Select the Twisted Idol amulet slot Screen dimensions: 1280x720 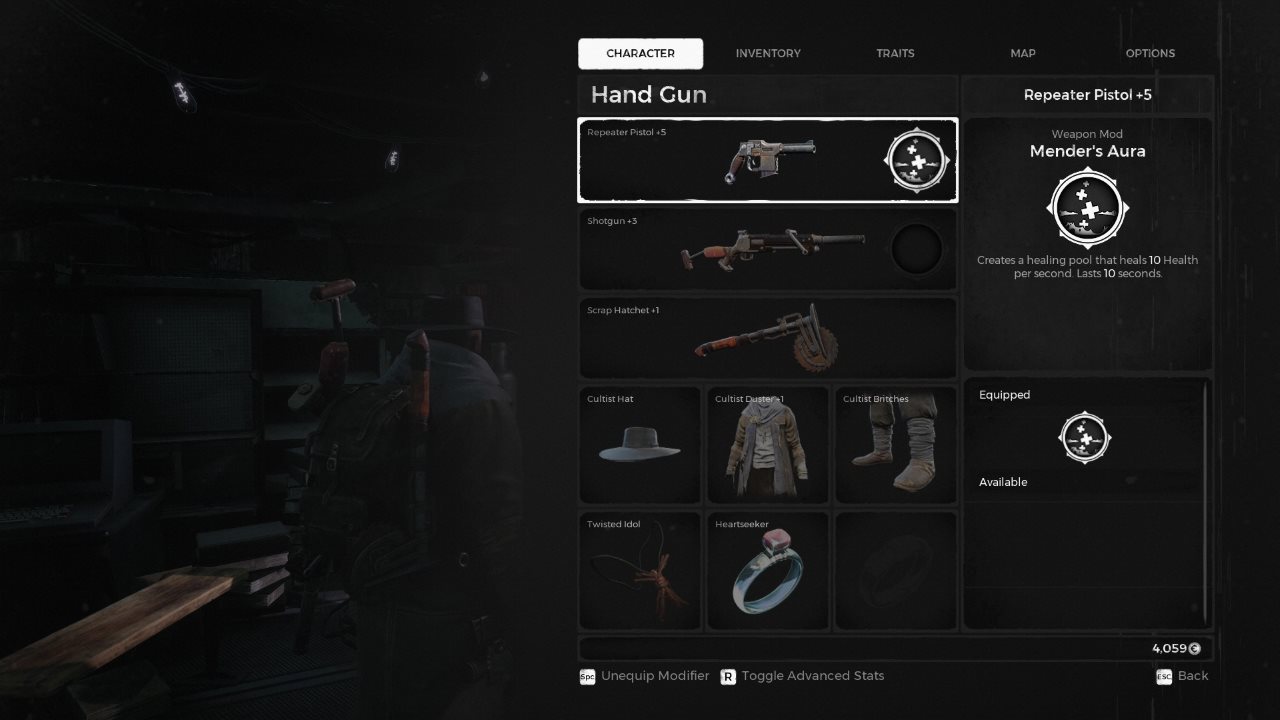click(x=640, y=571)
